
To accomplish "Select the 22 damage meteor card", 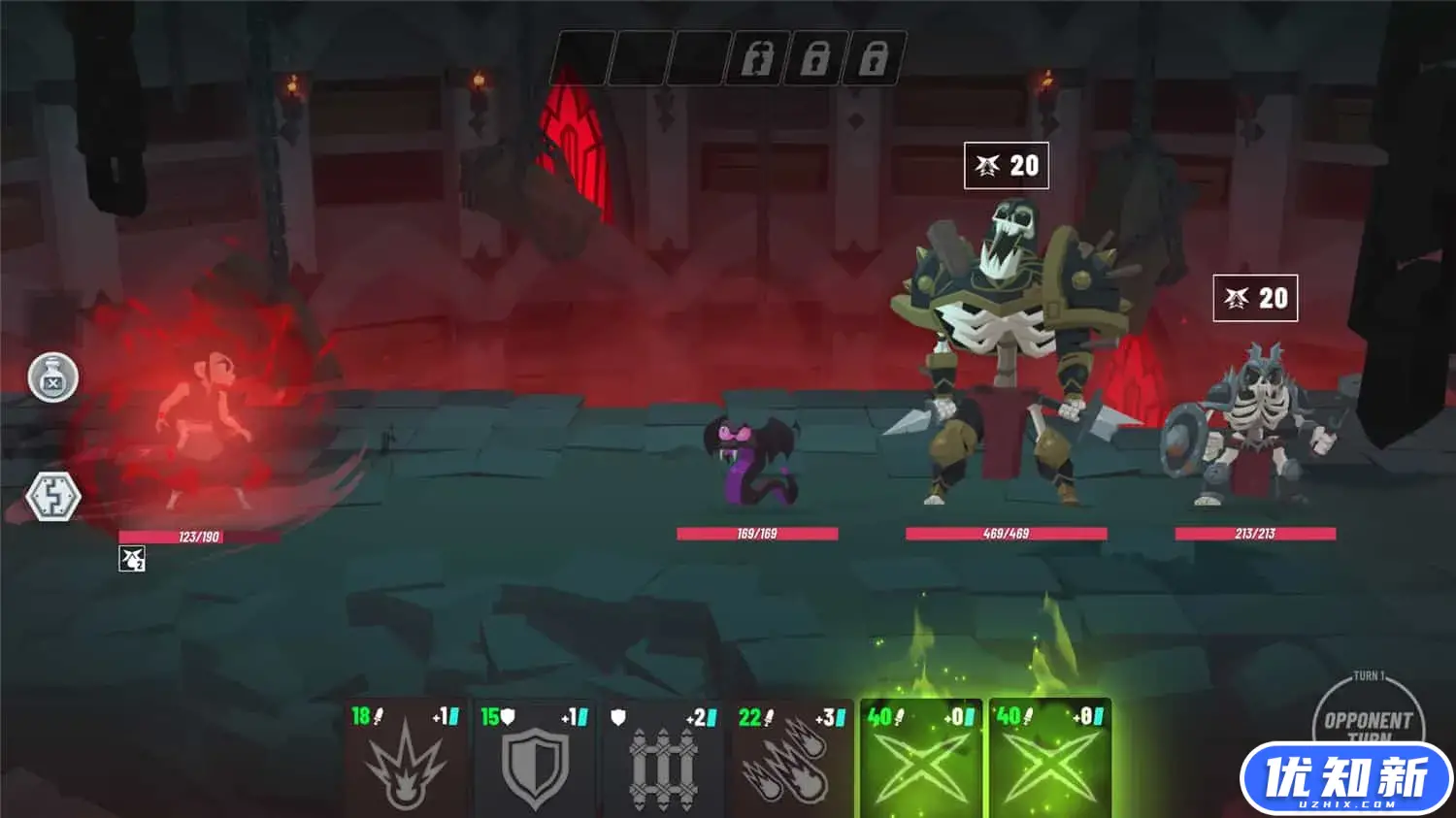I will click(x=792, y=759).
